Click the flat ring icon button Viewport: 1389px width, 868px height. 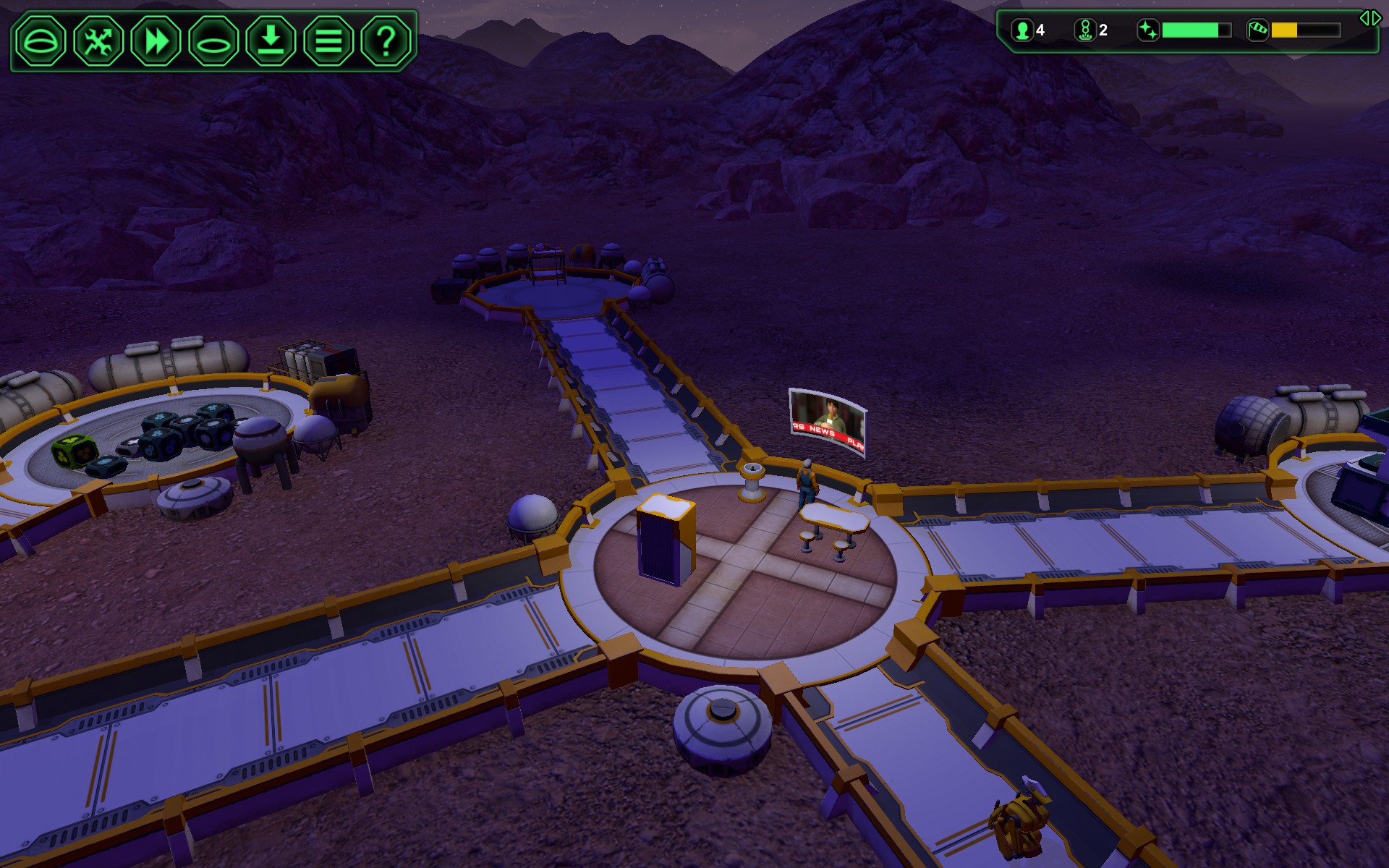[x=213, y=41]
